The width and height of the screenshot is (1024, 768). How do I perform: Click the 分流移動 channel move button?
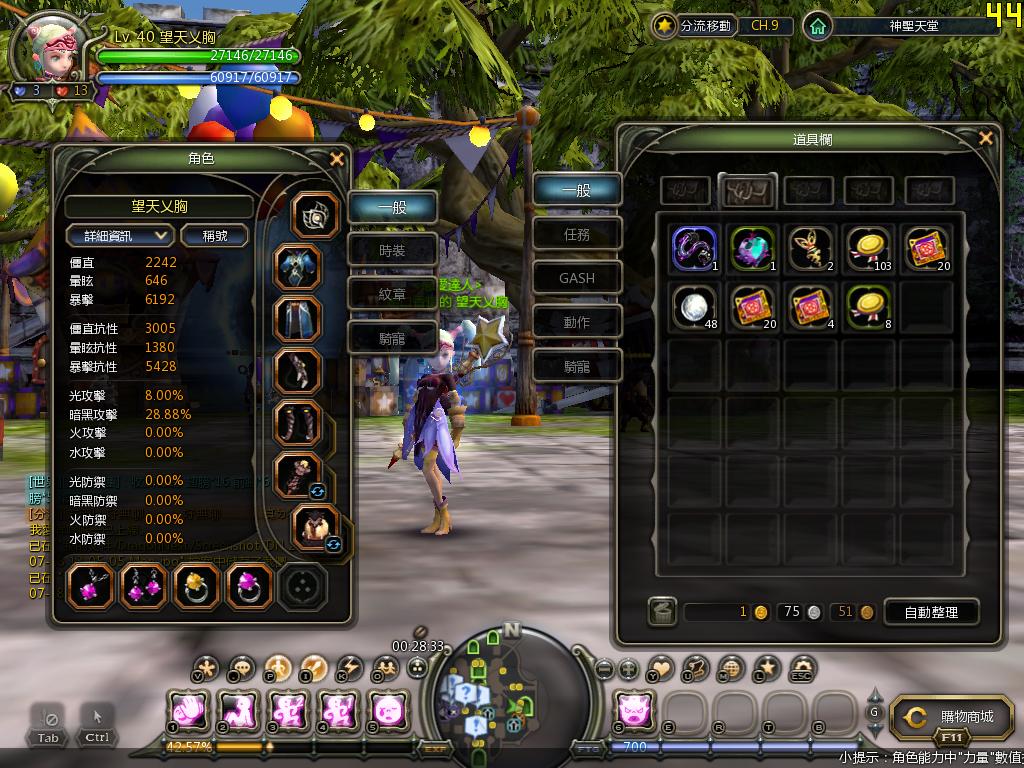[694, 26]
